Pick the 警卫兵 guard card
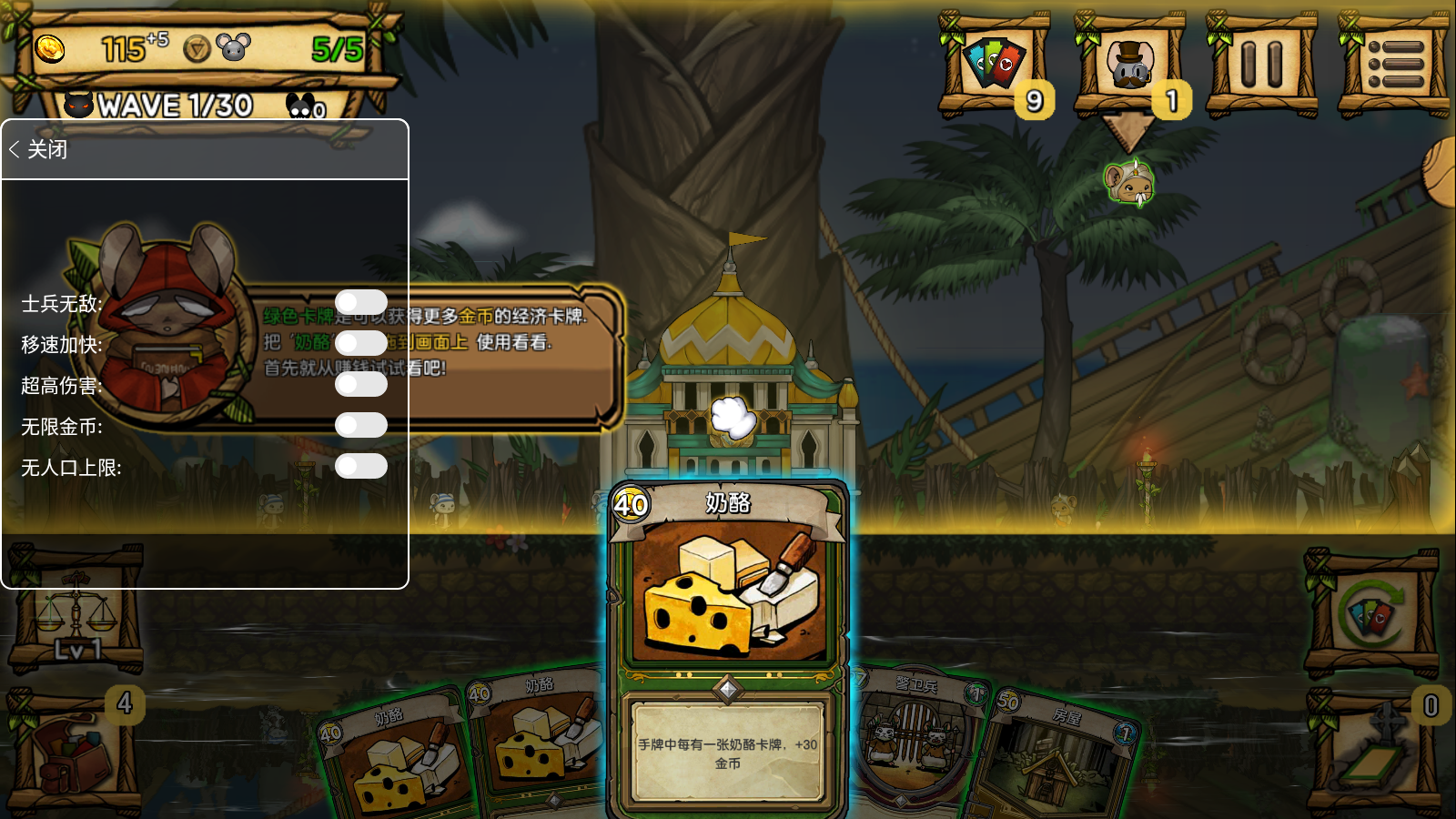 pos(913,737)
